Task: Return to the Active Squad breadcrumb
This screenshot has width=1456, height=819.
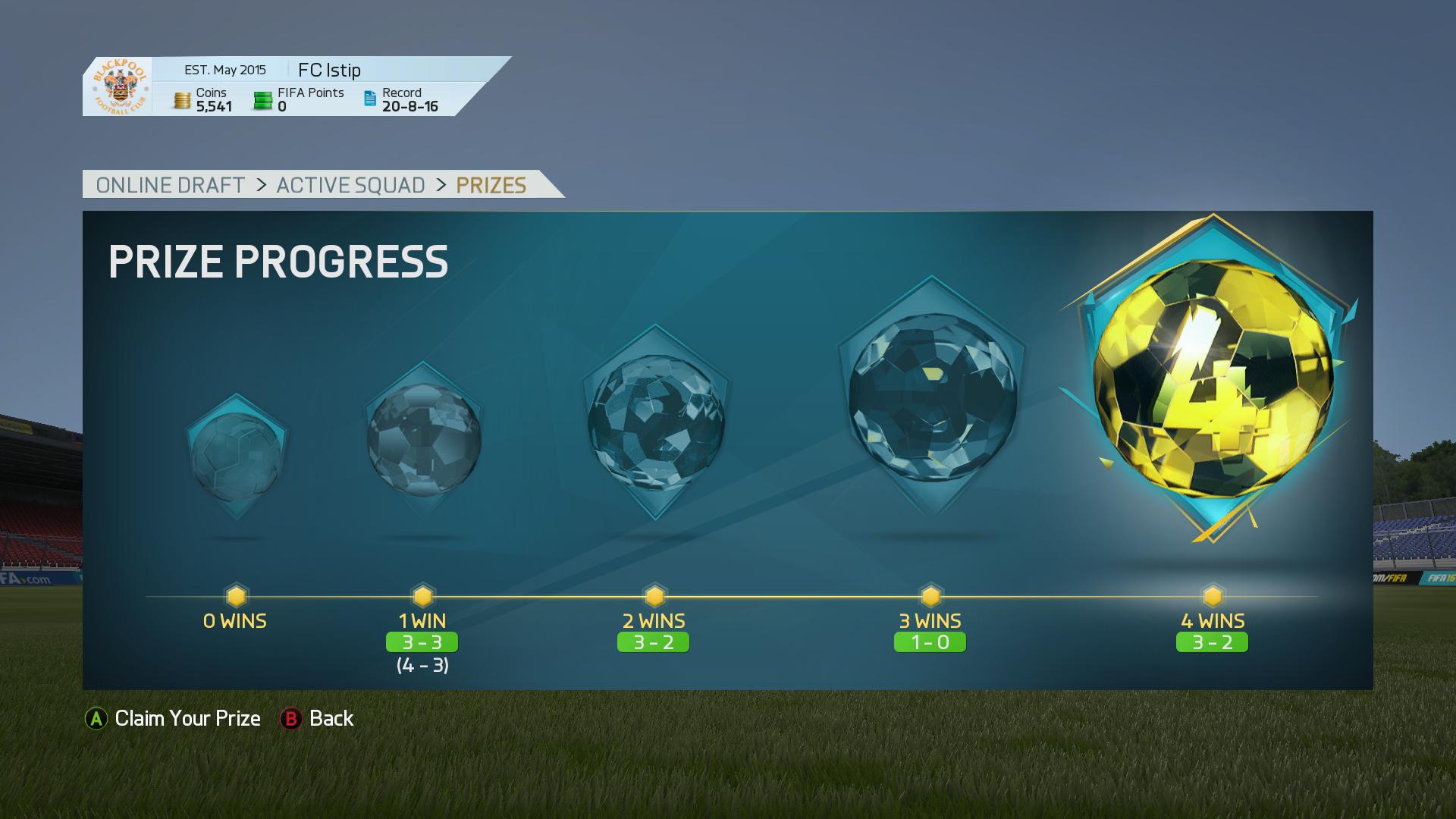Action: (350, 185)
